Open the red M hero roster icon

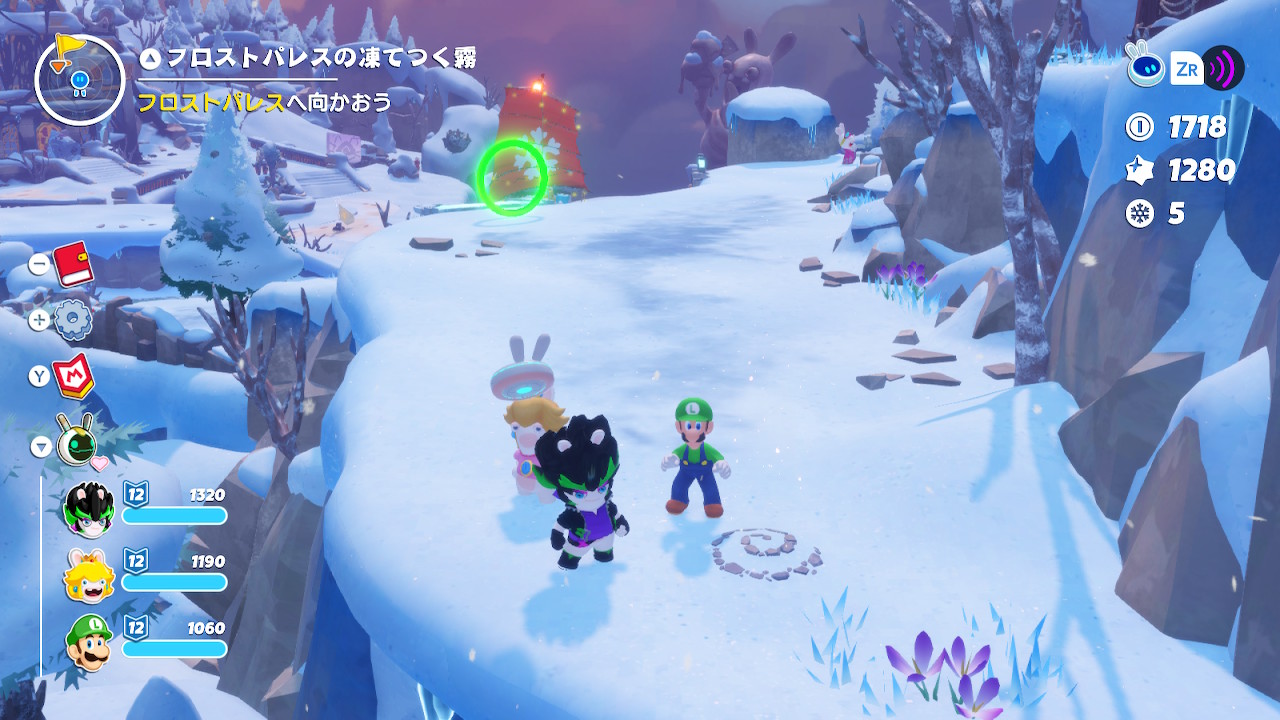click(73, 375)
